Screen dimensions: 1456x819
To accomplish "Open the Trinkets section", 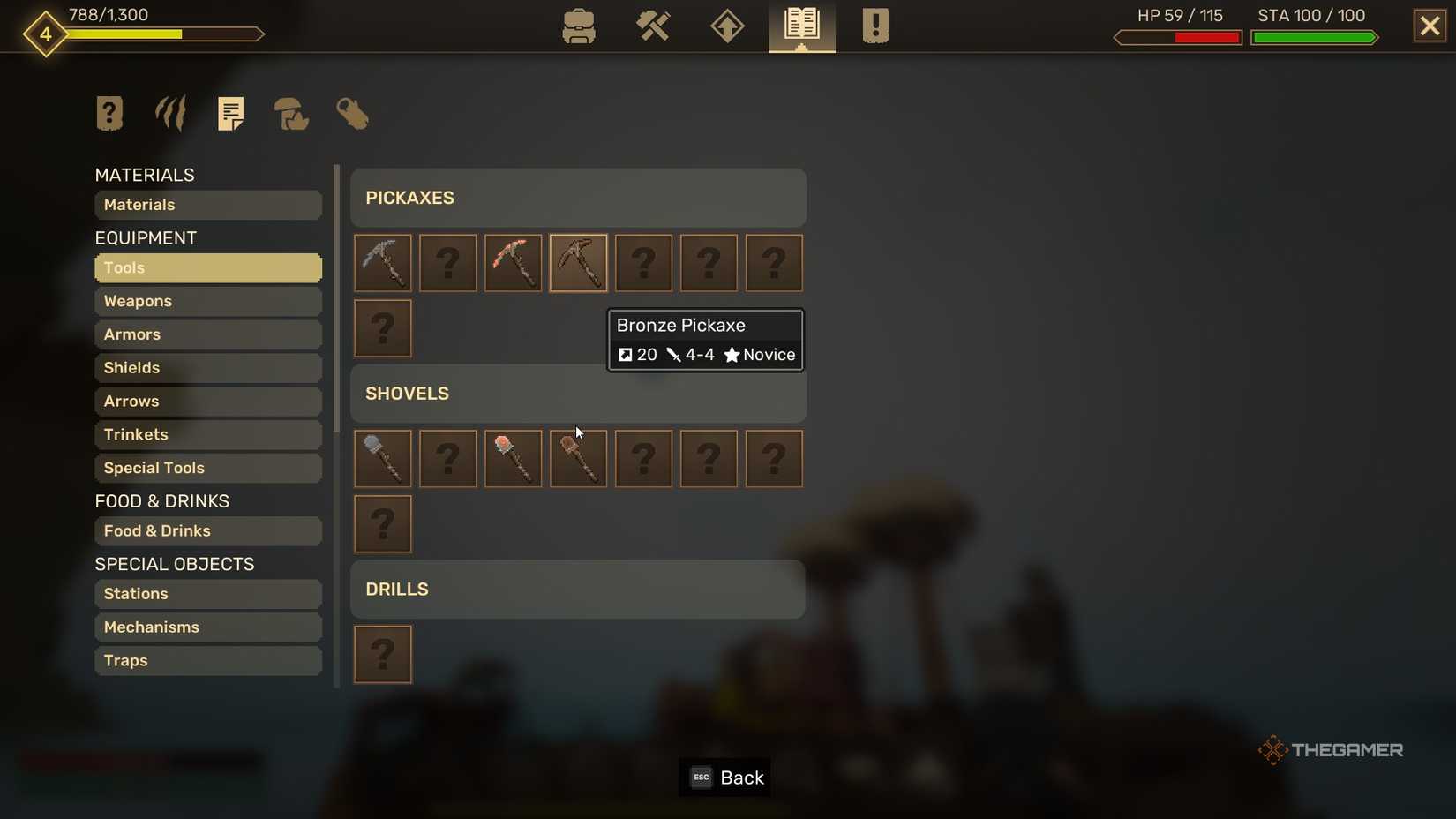I will (207, 434).
